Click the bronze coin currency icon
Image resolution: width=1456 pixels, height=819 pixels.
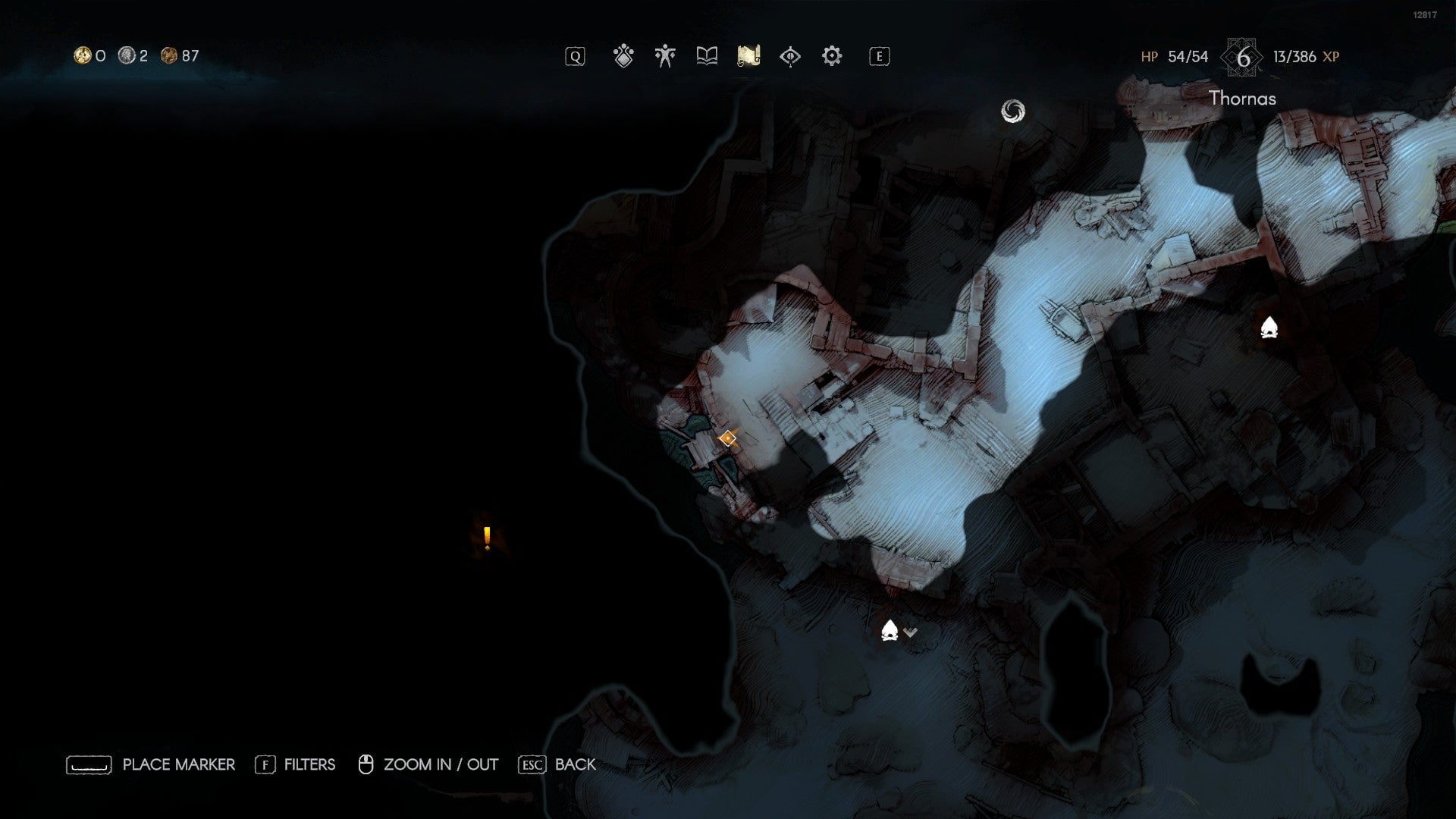tap(168, 54)
